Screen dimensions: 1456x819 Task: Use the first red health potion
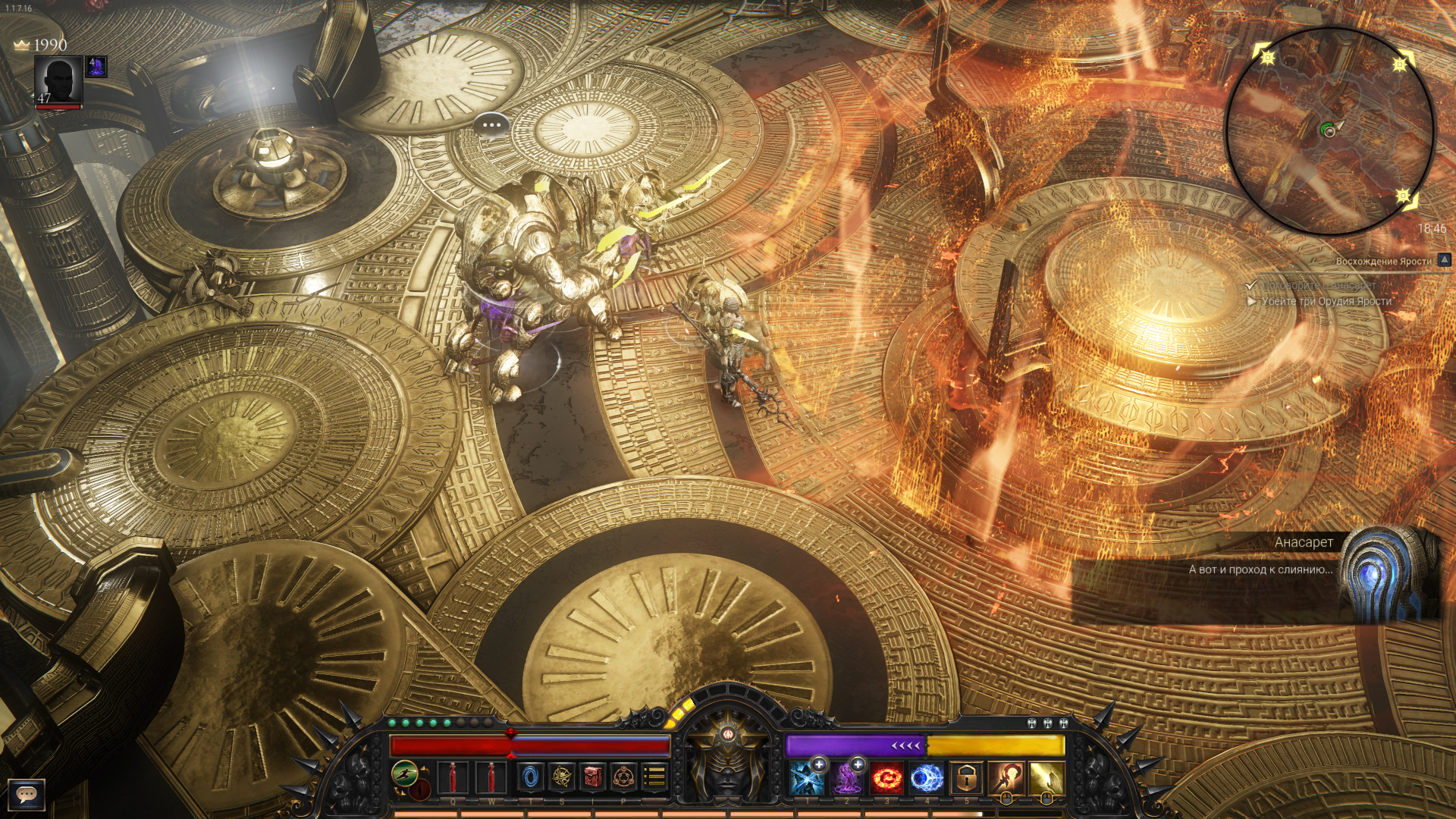pos(453,777)
